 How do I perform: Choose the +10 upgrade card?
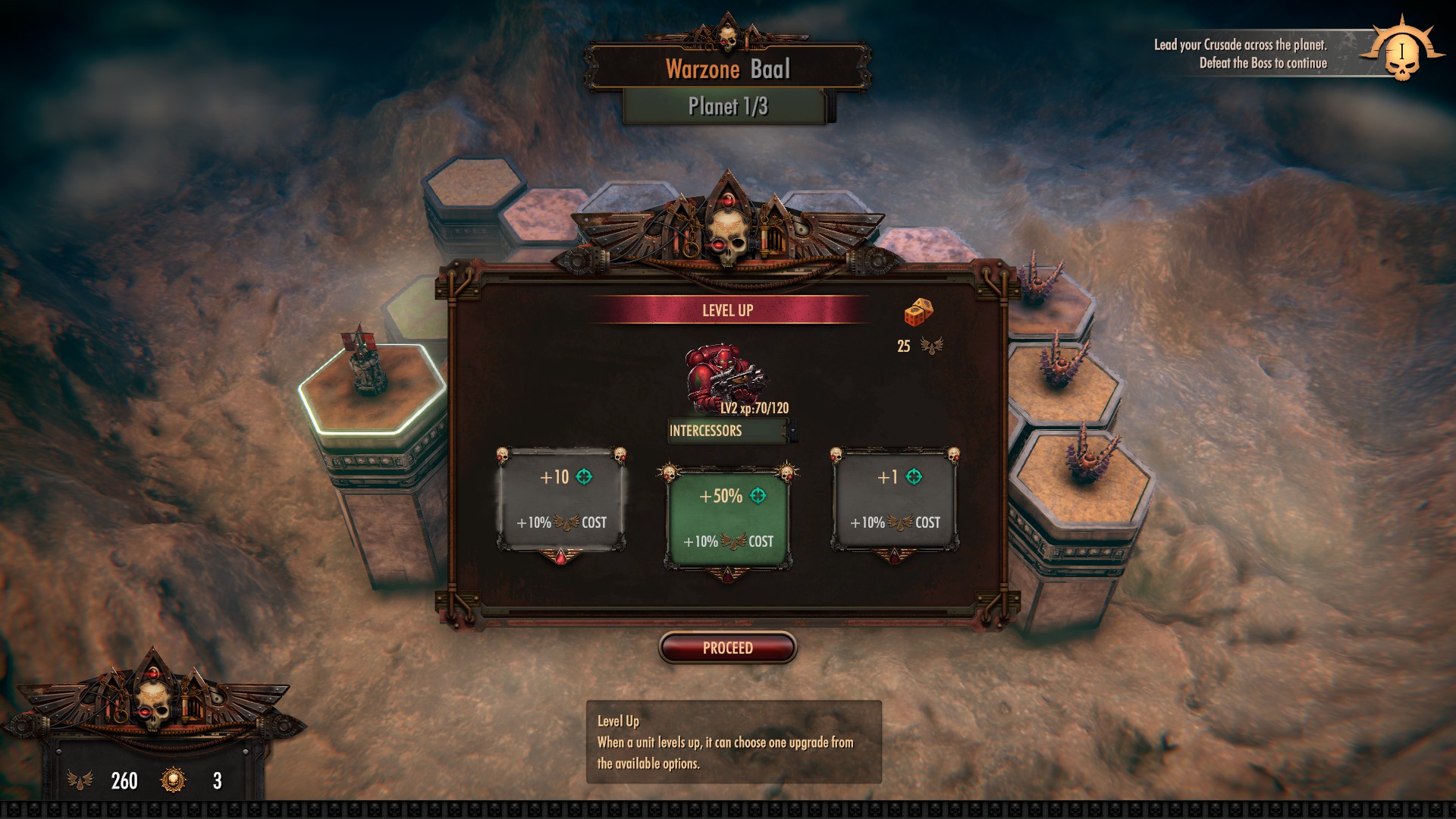(x=561, y=499)
